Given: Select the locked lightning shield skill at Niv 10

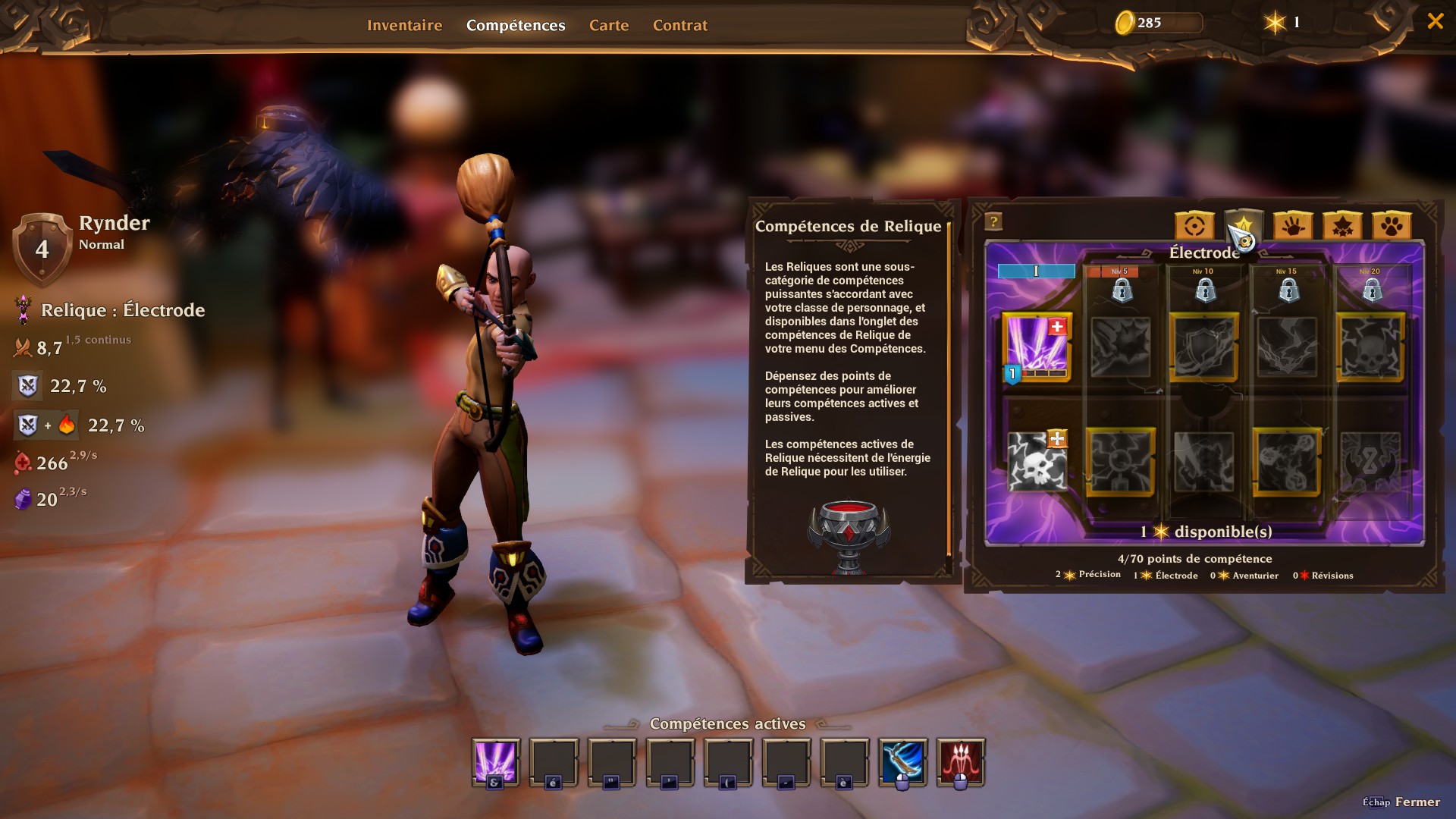Looking at the screenshot, I should (x=1203, y=347).
